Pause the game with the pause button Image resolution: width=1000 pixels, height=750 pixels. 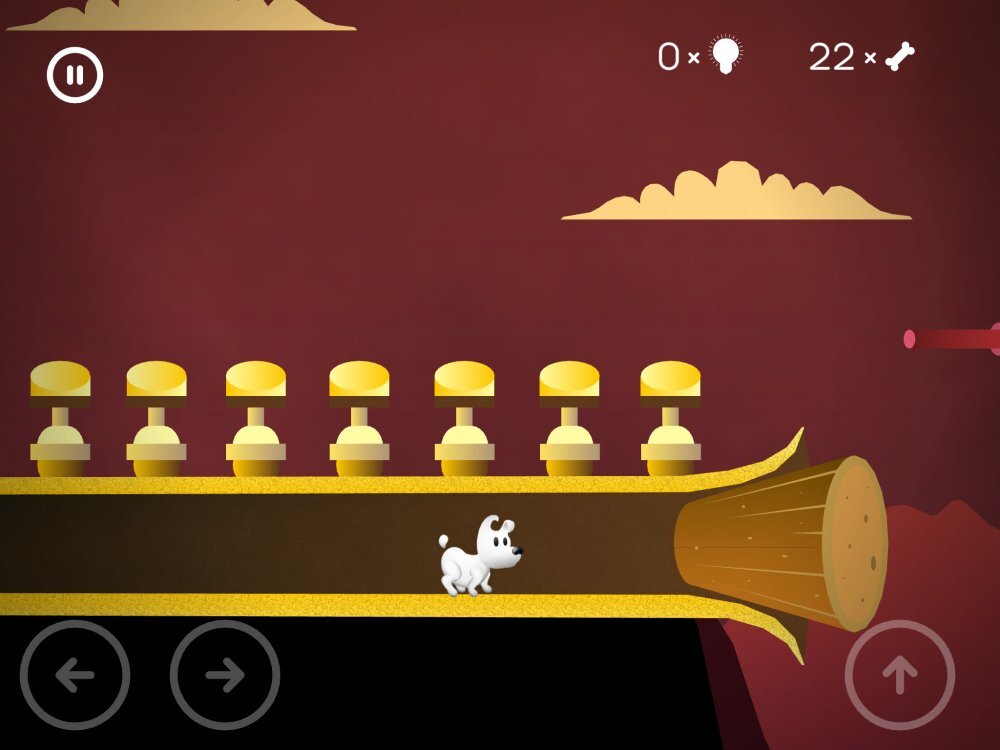click(75, 75)
